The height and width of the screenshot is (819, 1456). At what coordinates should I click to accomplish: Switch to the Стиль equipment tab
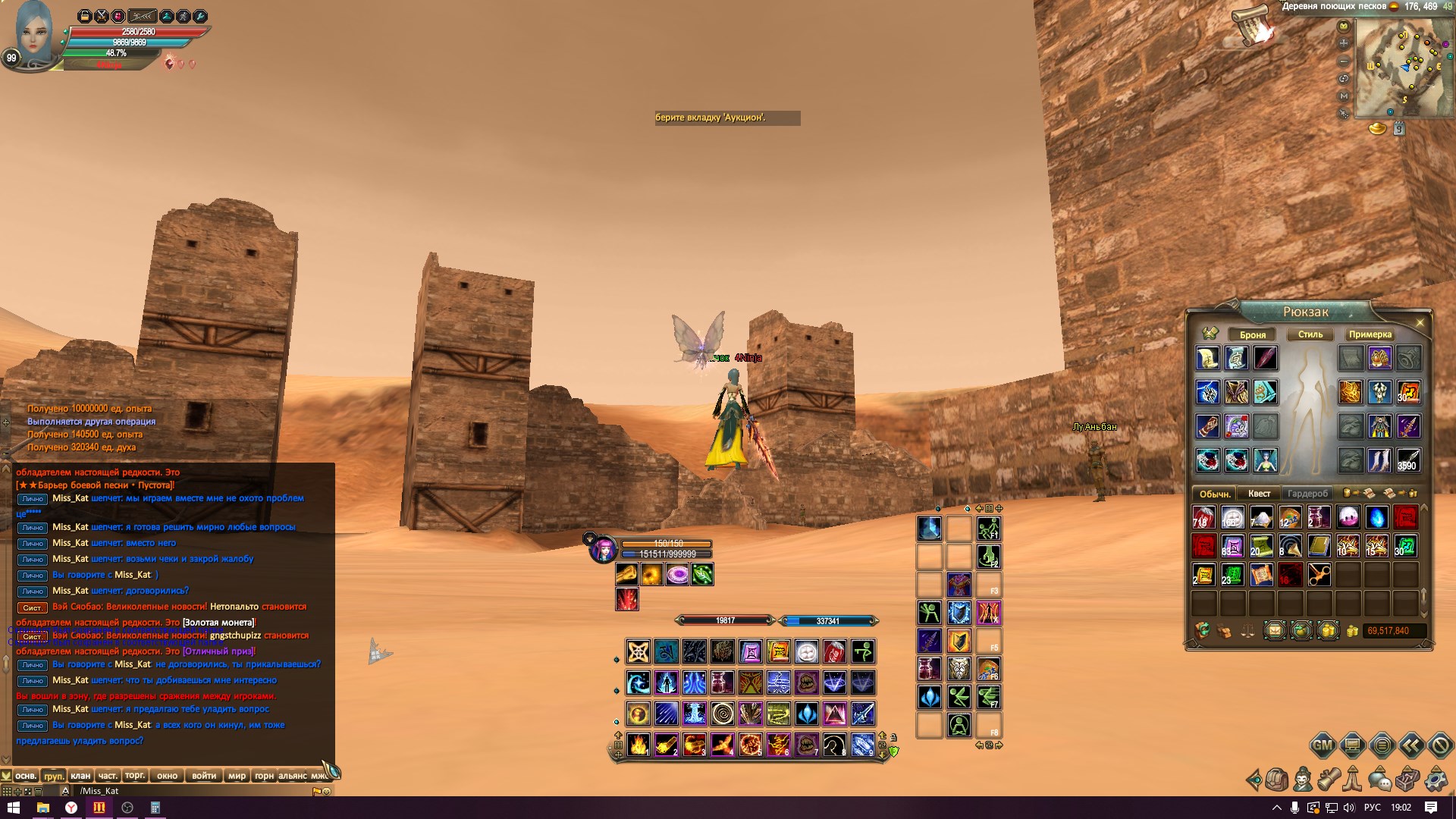1310,334
